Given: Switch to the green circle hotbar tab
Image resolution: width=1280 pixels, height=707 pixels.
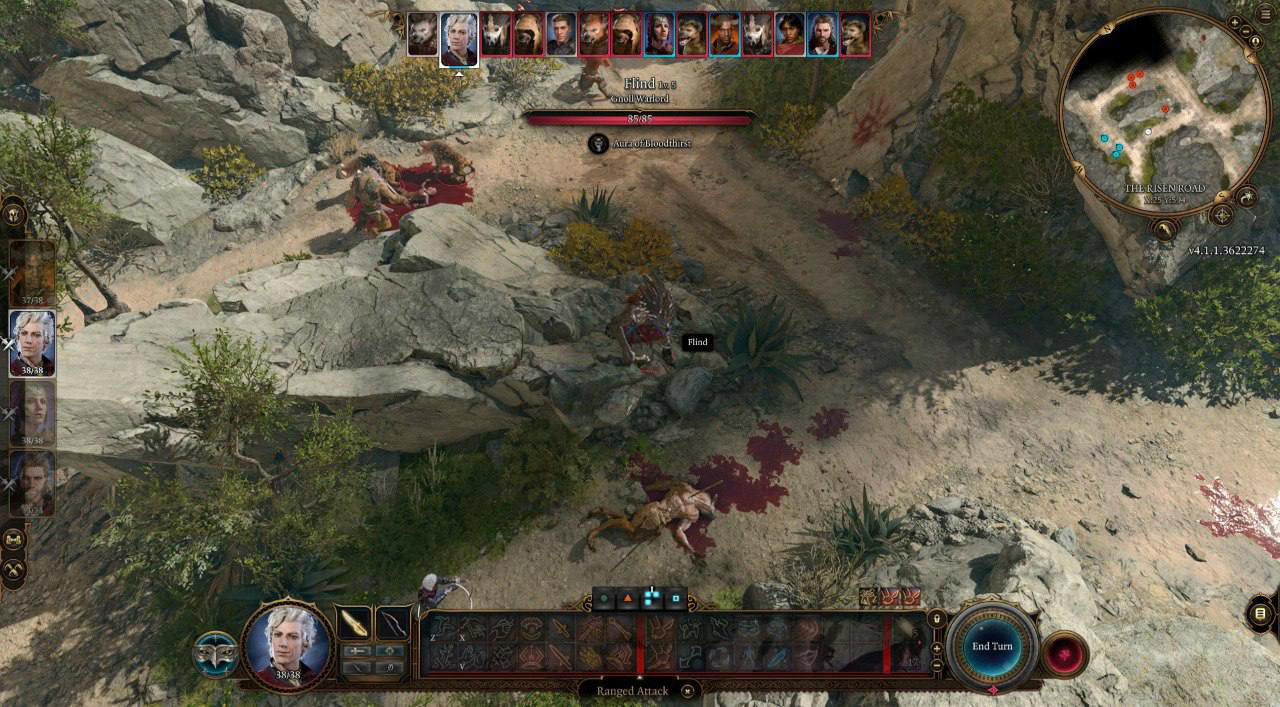Looking at the screenshot, I should click(x=604, y=599).
